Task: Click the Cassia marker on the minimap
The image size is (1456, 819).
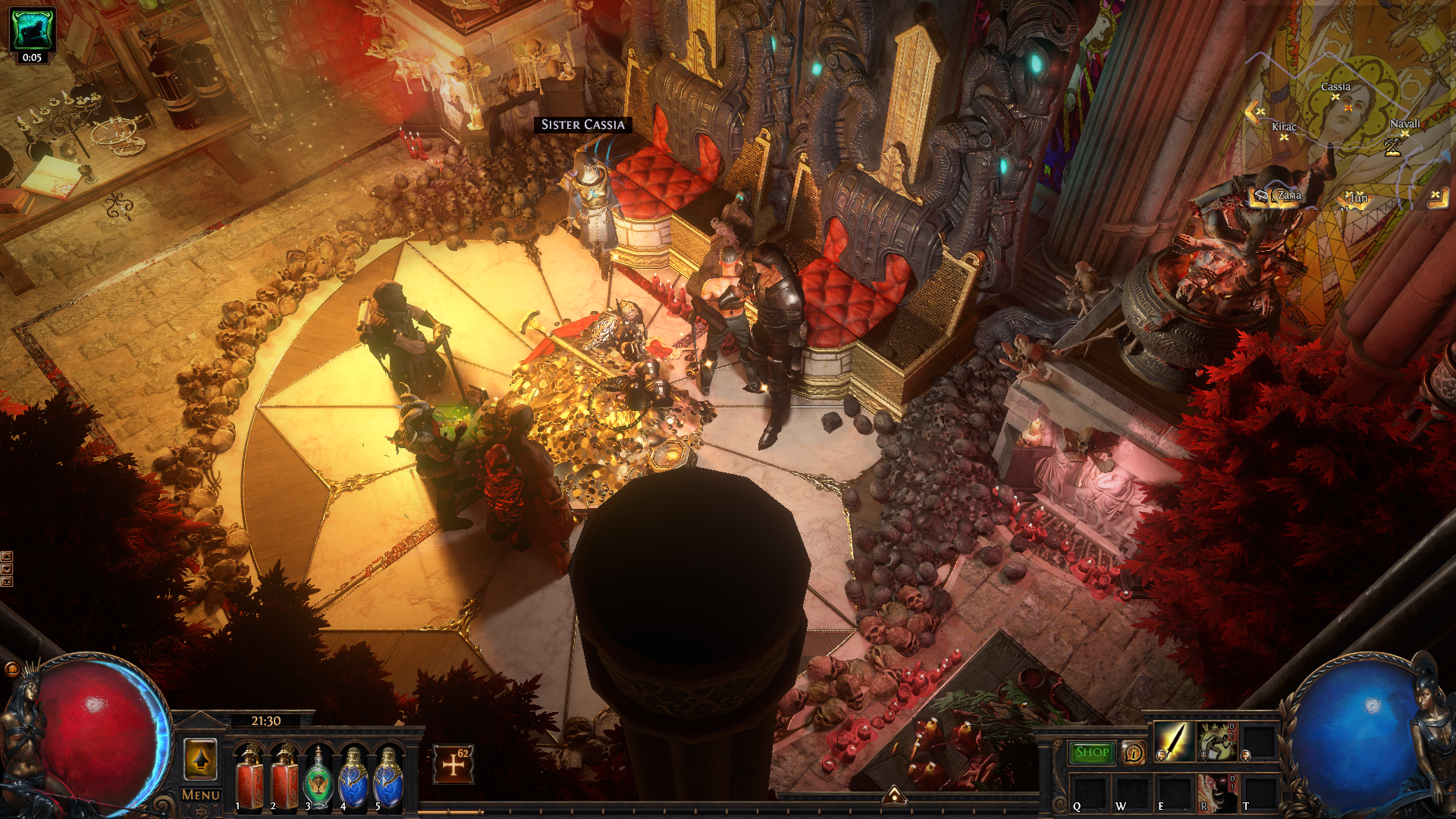Action: (1335, 88)
